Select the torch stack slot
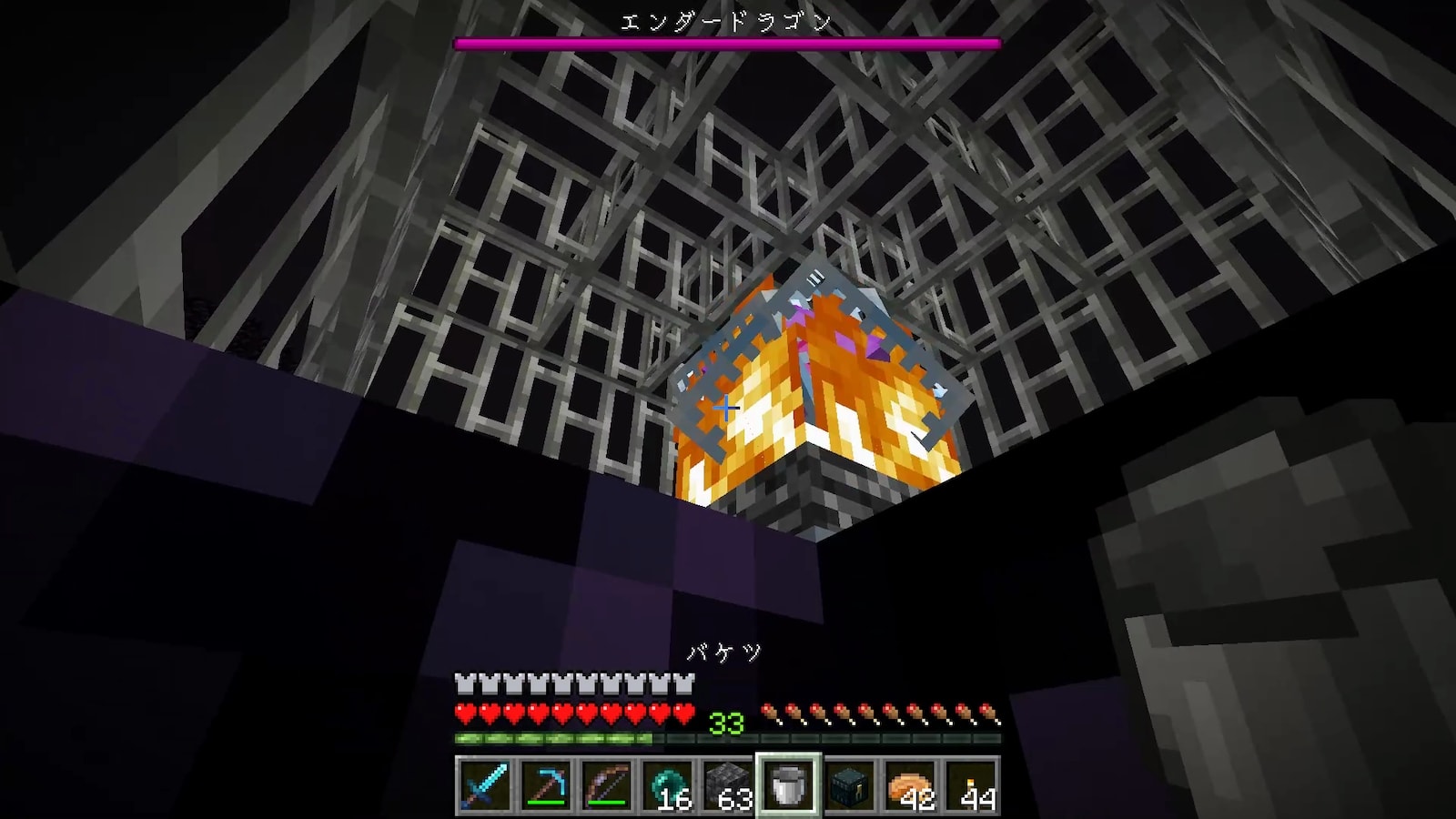1456x819 pixels. pyautogui.click(x=973, y=784)
